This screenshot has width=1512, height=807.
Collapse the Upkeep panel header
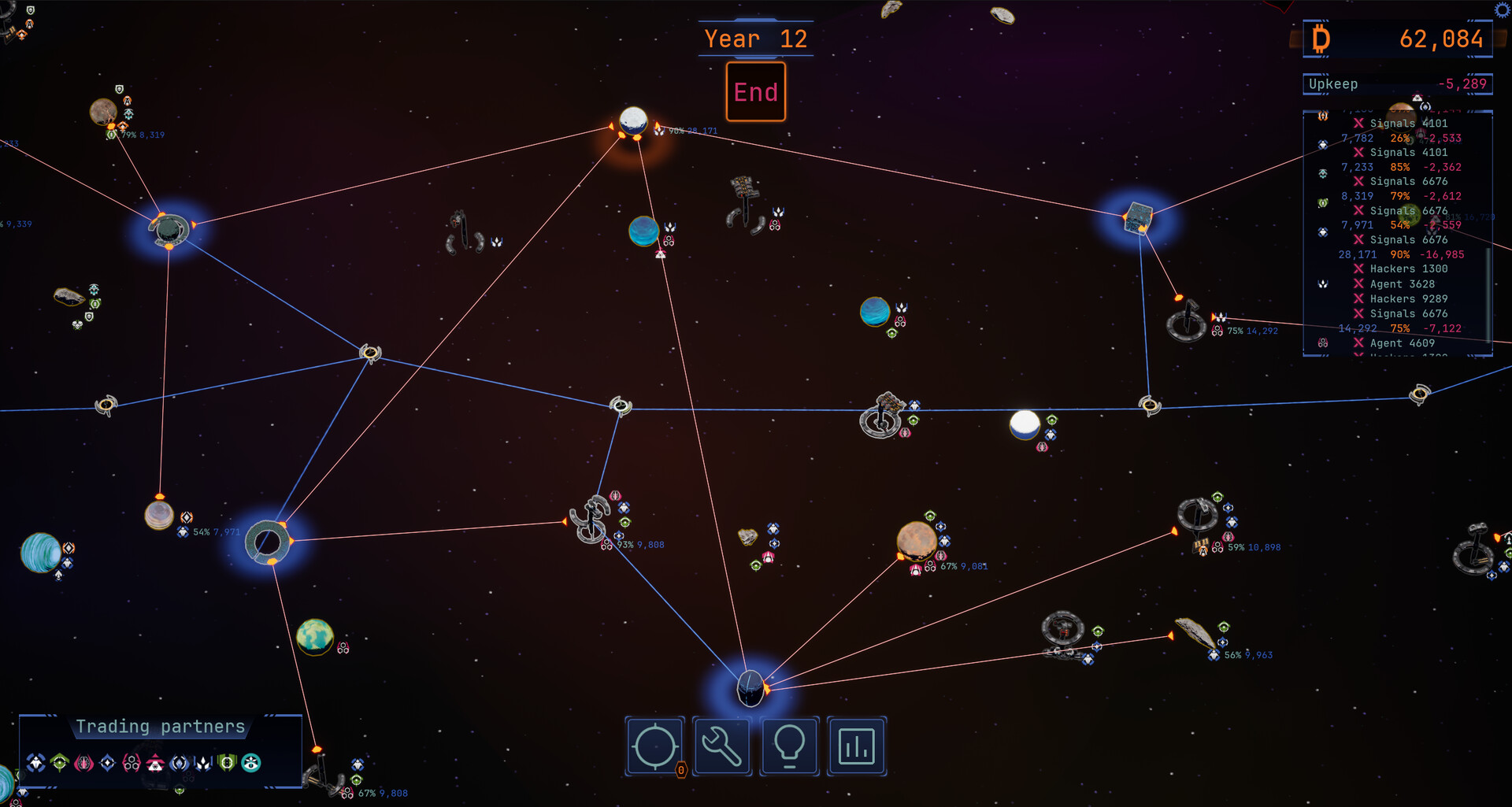1398,83
